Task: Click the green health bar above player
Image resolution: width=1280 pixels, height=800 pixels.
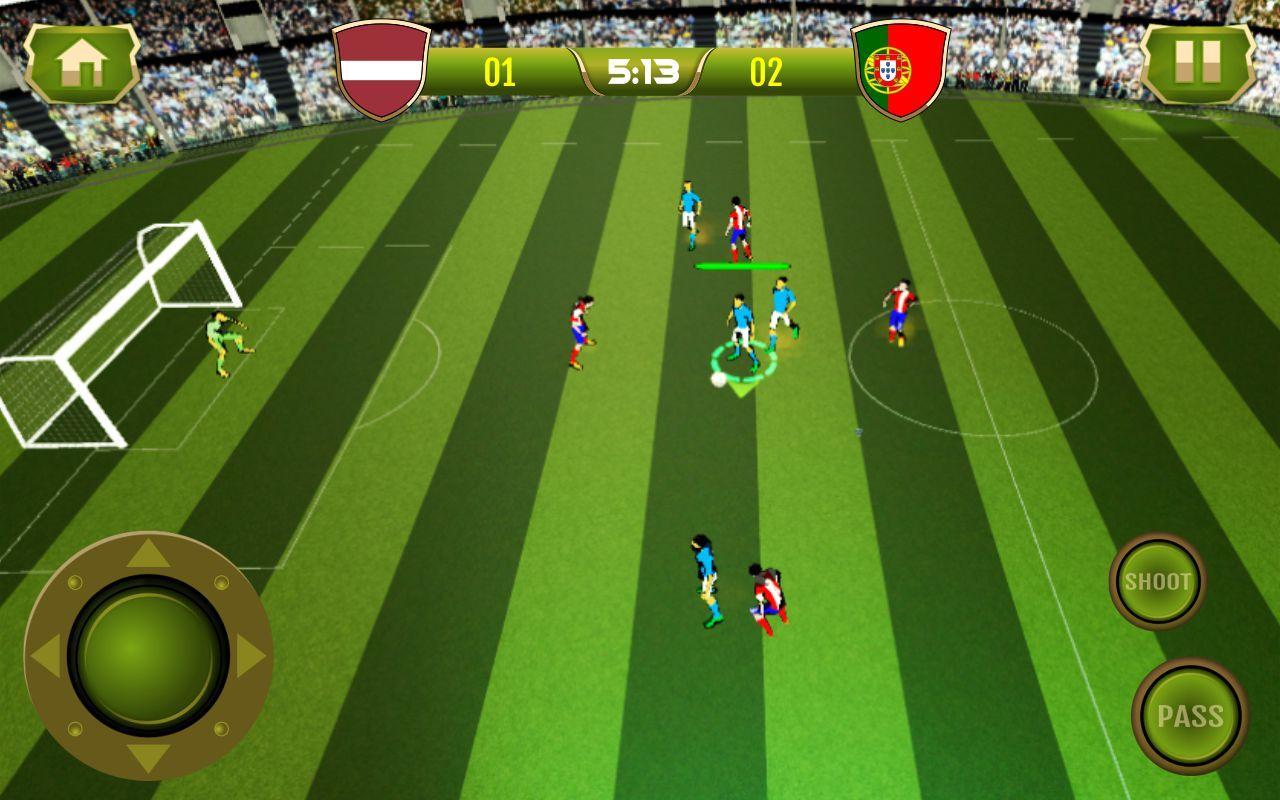Action: point(744,266)
